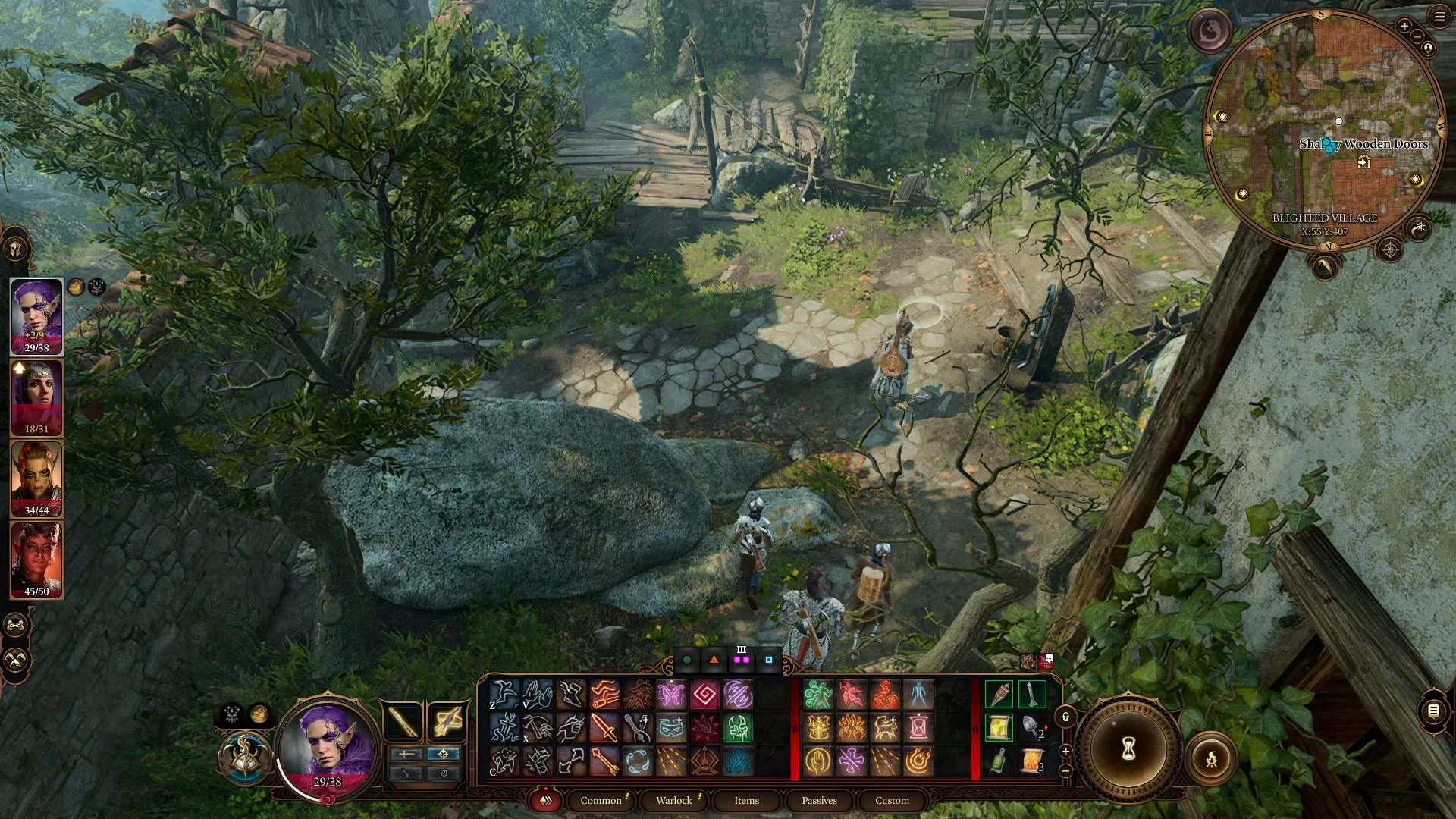Zoom out on the minimap
The width and height of the screenshot is (1456, 819).
[1417, 36]
